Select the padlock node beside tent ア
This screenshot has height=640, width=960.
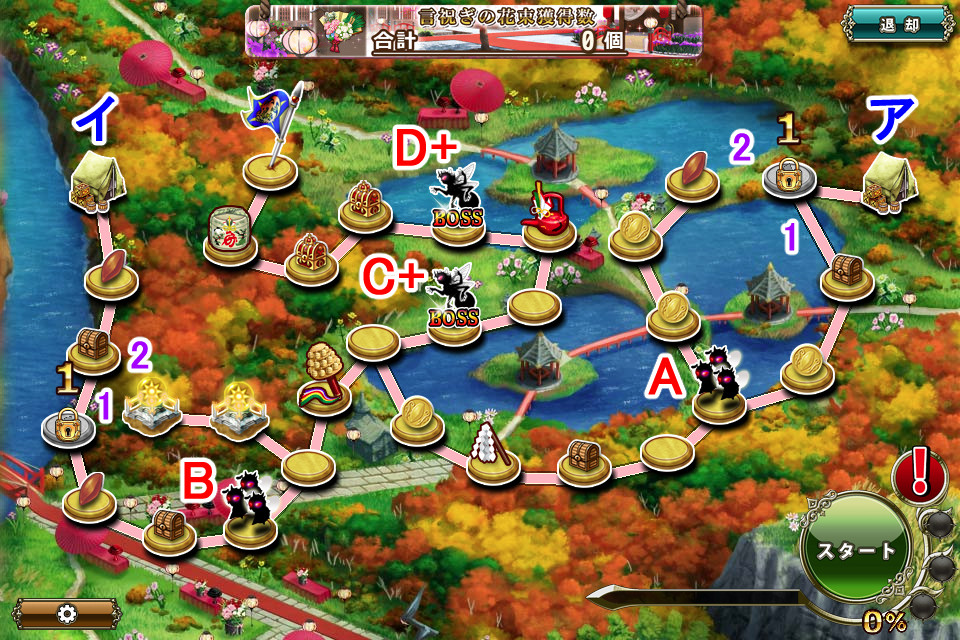[789, 173]
